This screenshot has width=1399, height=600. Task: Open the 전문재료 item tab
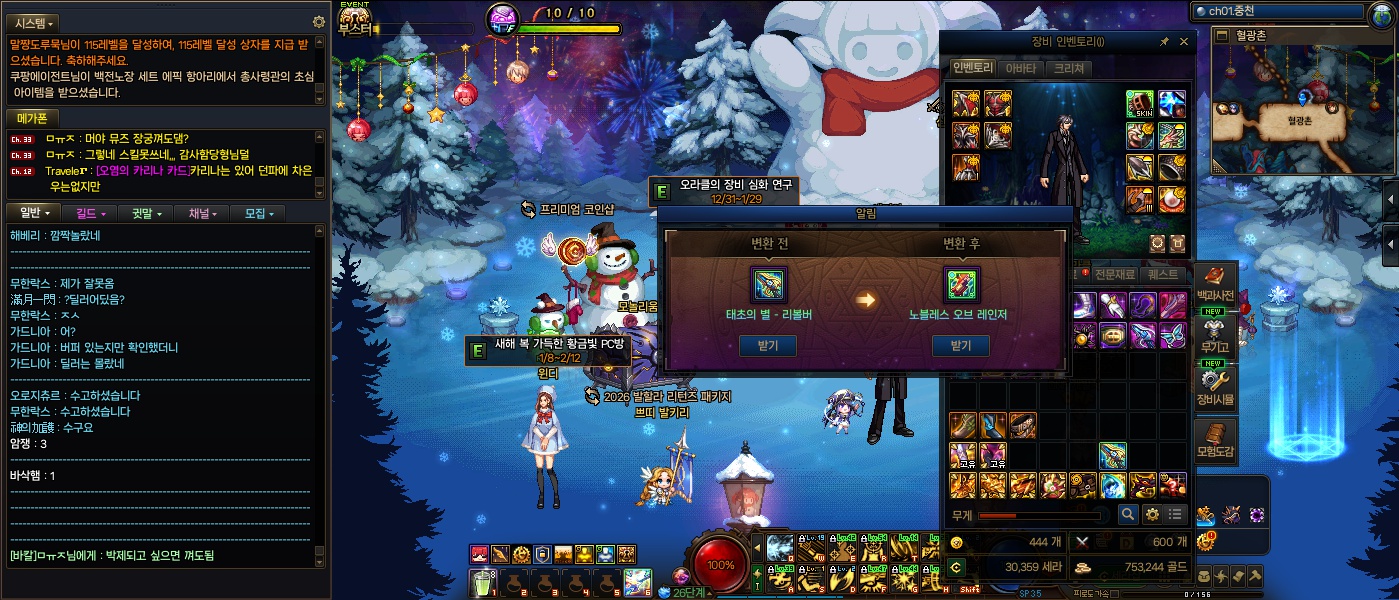coord(1114,273)
